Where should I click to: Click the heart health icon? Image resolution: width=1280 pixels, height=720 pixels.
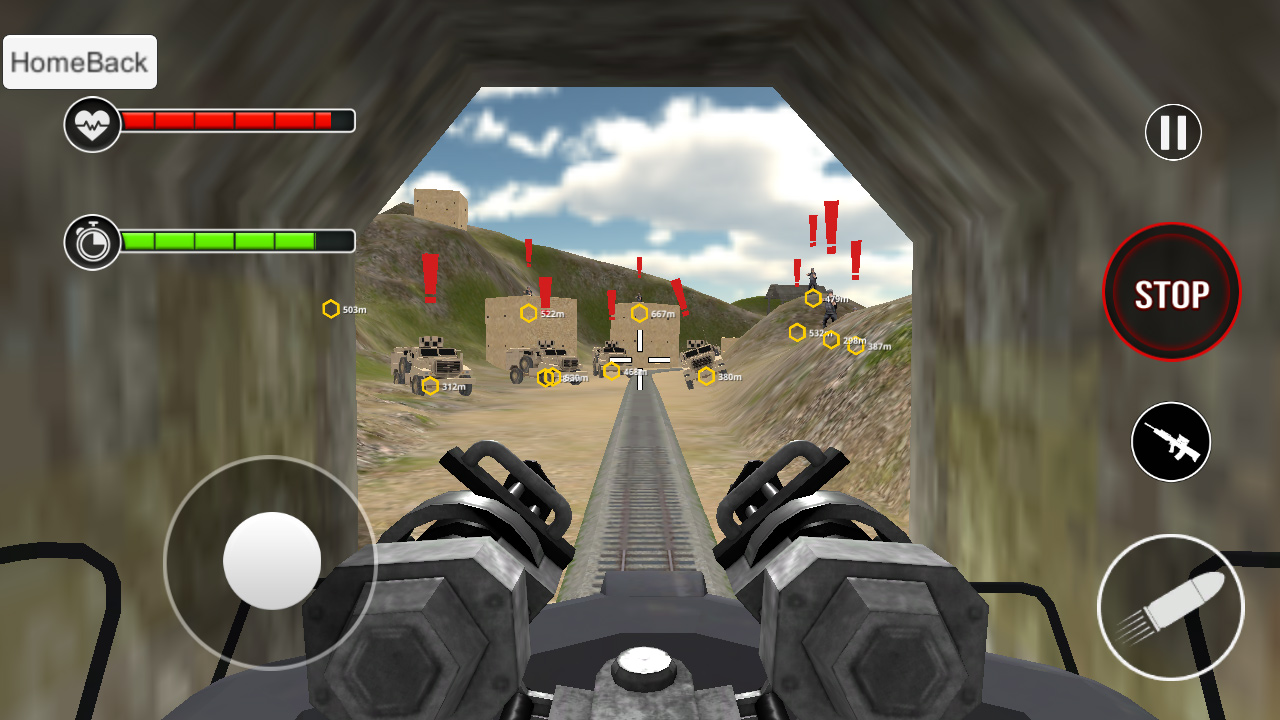[x=91, y=122]
